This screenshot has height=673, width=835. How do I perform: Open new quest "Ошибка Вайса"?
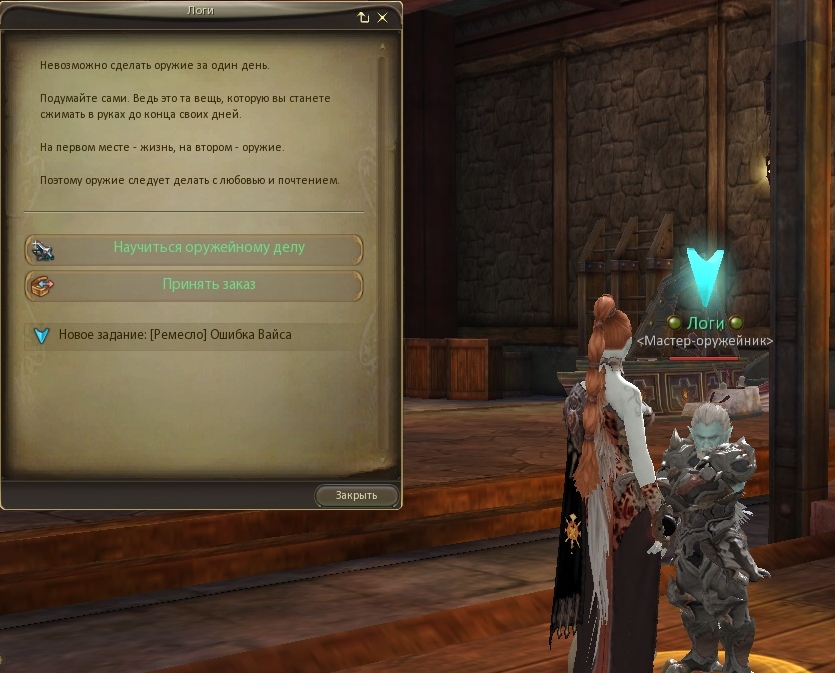[175, 335]
